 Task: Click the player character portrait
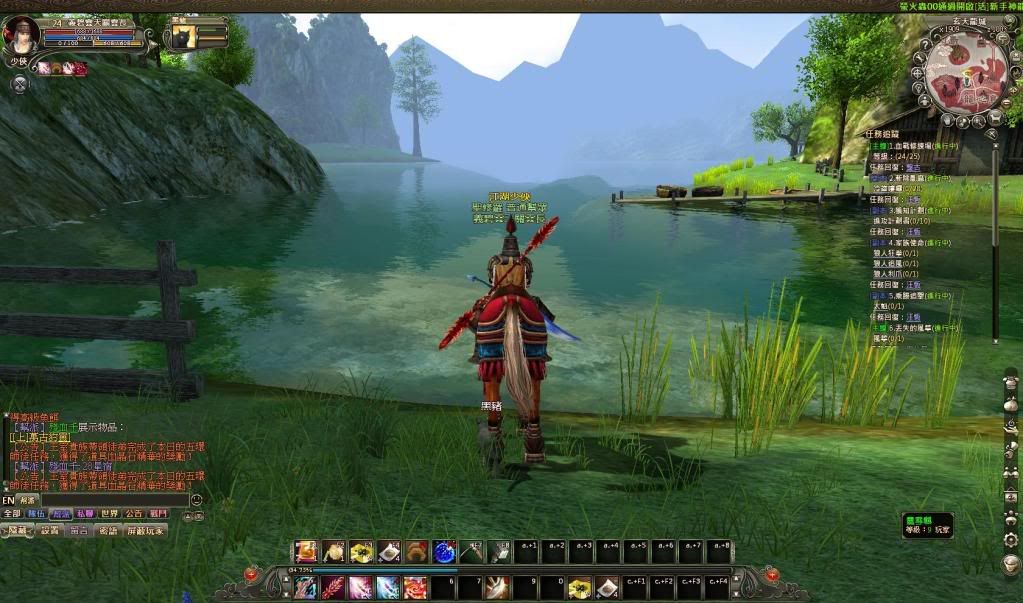pos(21,34)
